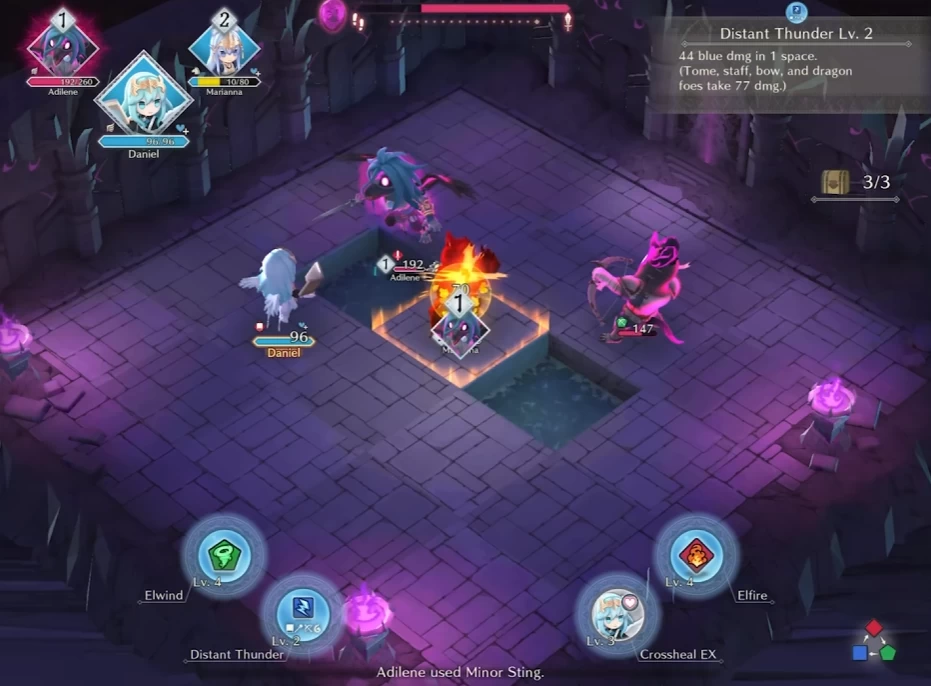Screen dimensions: 931x686
Task: Use the Distant Thunder skill
Action: 302,610
